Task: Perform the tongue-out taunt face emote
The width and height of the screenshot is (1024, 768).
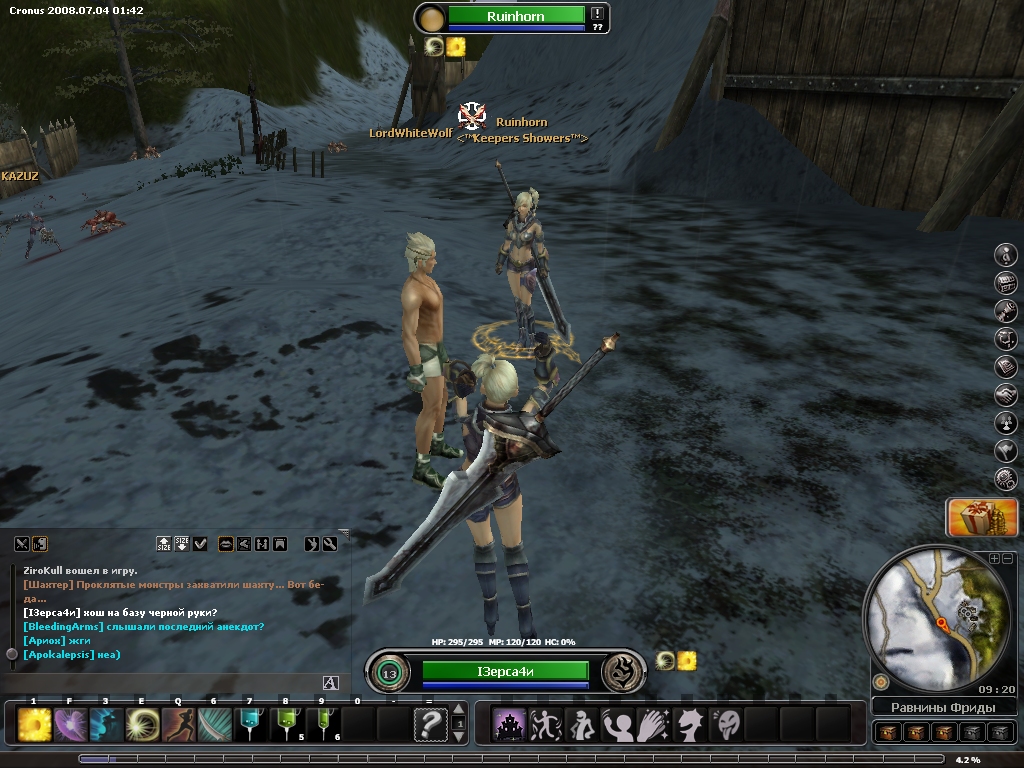Action: [727, 724]
